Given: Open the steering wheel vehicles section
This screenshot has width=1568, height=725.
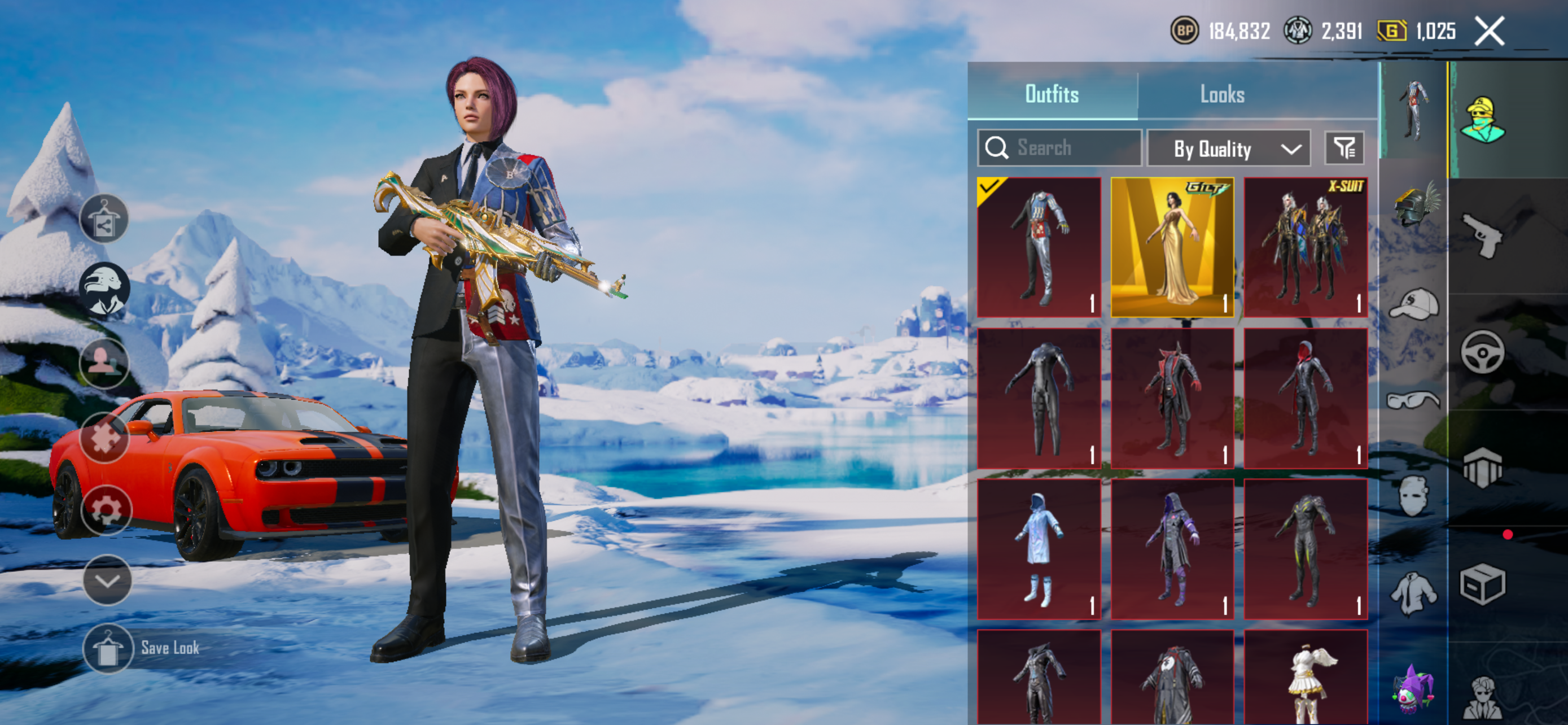Looking at the screenshot, I should pyautogui.click(x=1482, y=352).
